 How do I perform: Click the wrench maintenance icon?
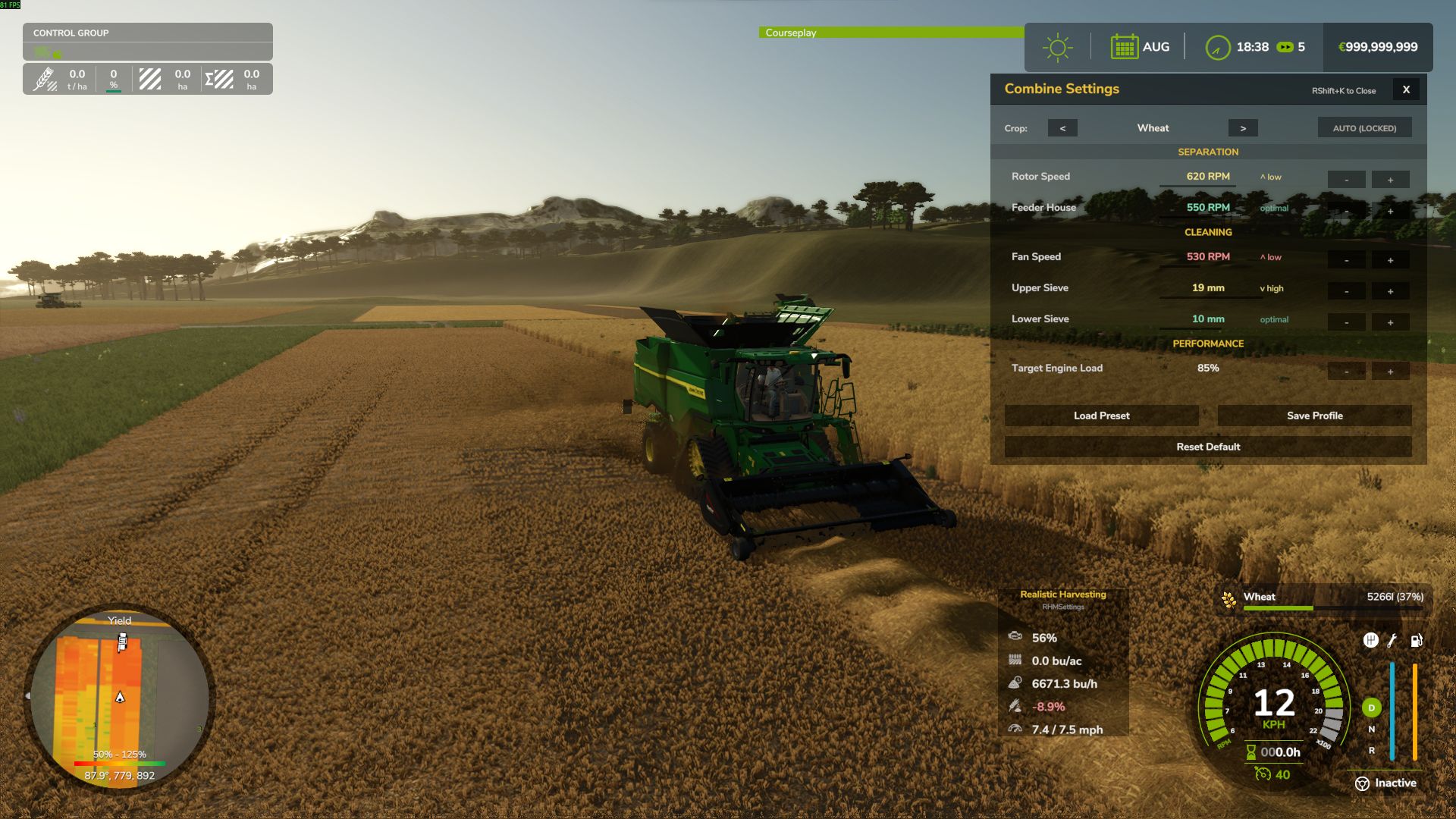pos(1392,641)
